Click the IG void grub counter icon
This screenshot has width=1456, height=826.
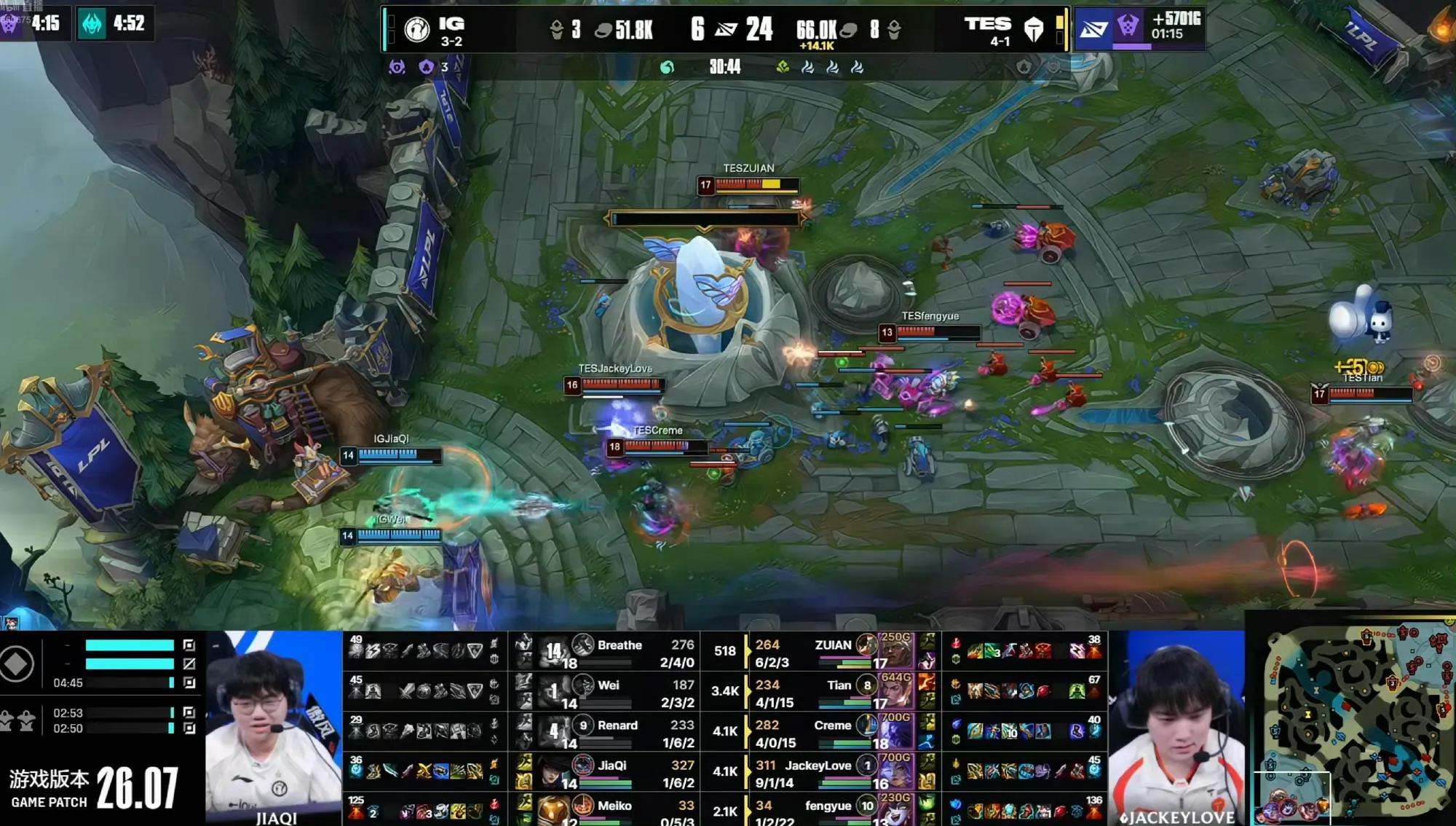pyautogui.click(x=427, y=68)
